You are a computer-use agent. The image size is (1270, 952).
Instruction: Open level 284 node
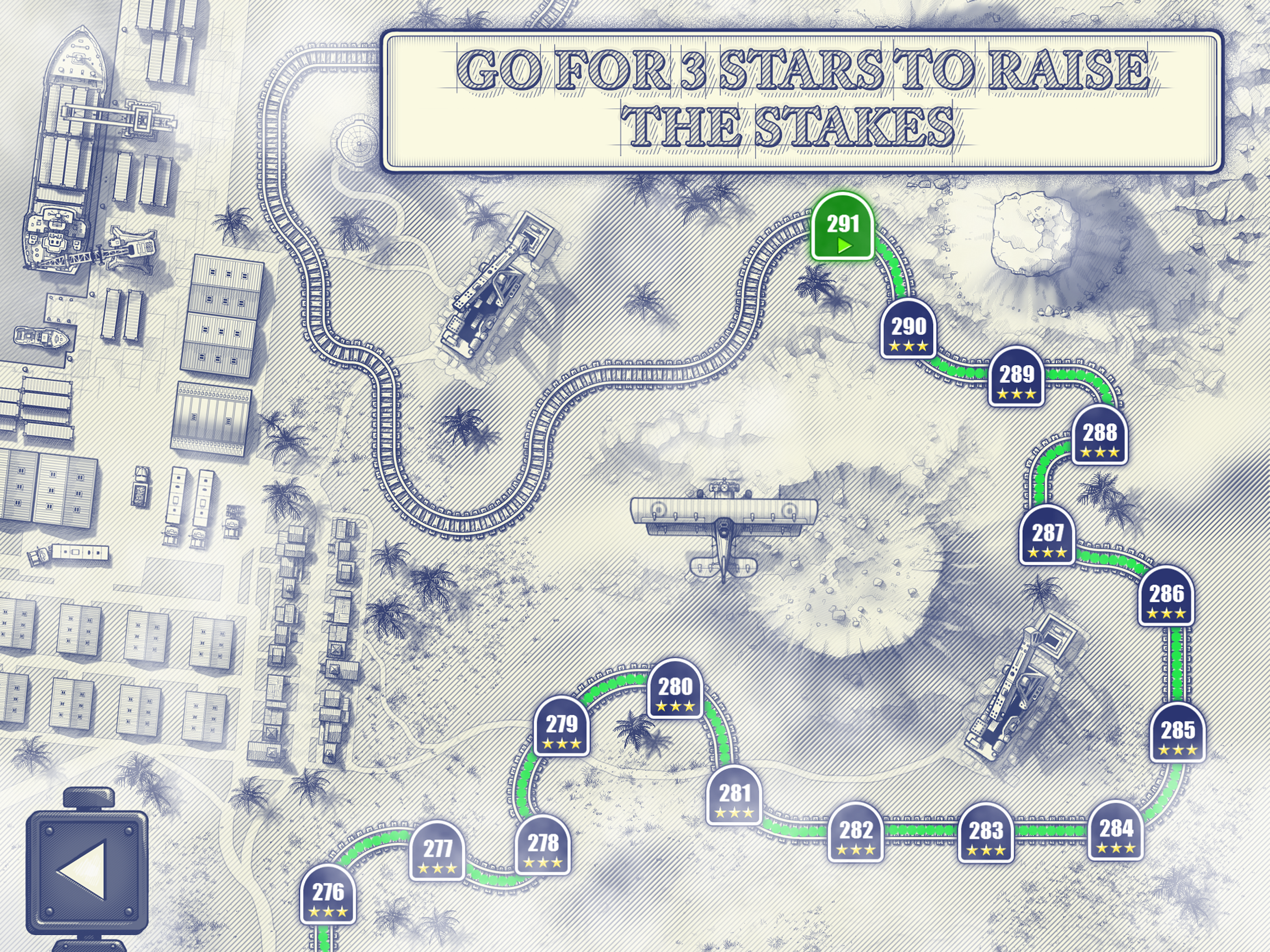1116,832
